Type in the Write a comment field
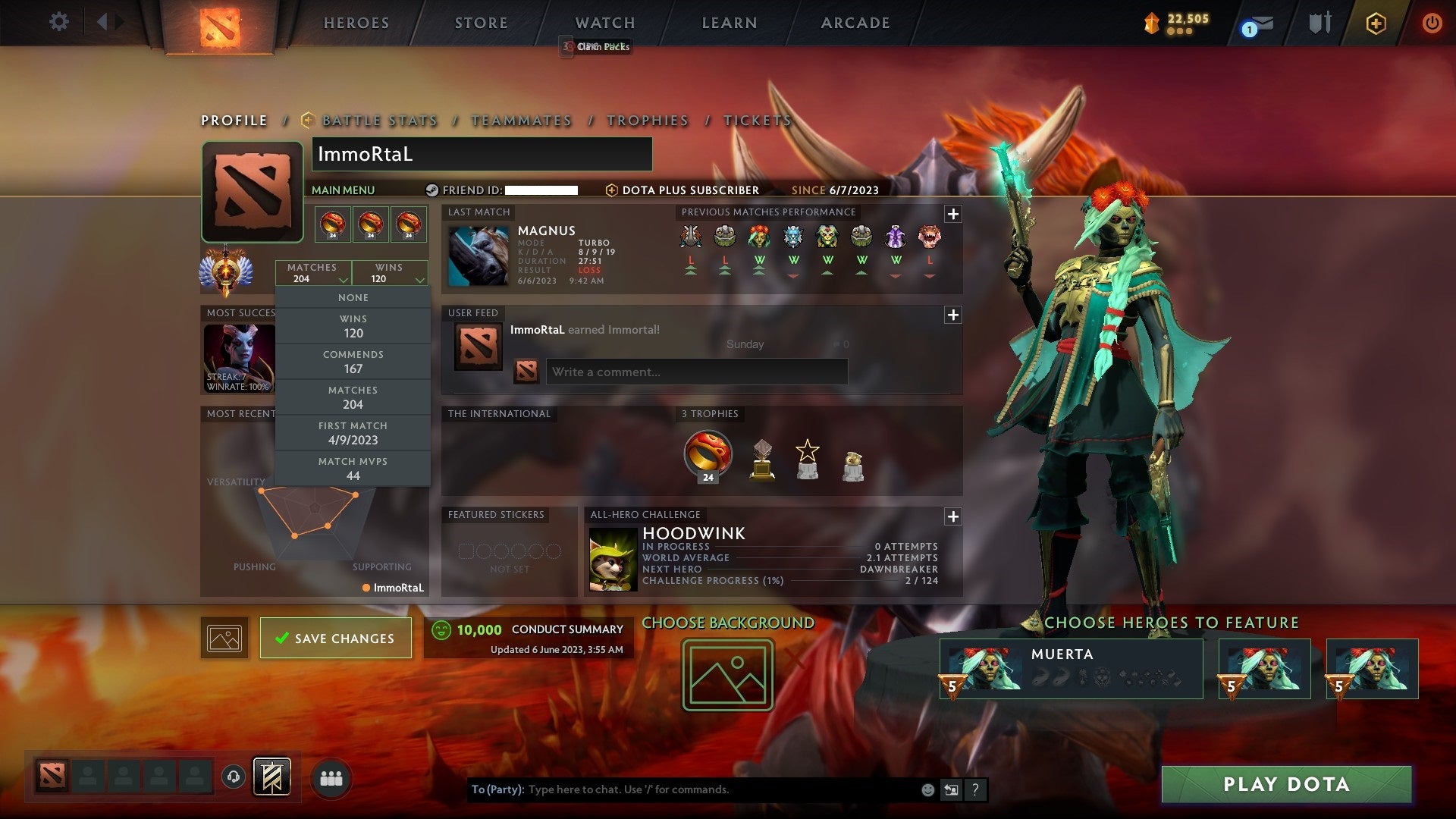Screen dimensions: 1456x819 point(696,372)
